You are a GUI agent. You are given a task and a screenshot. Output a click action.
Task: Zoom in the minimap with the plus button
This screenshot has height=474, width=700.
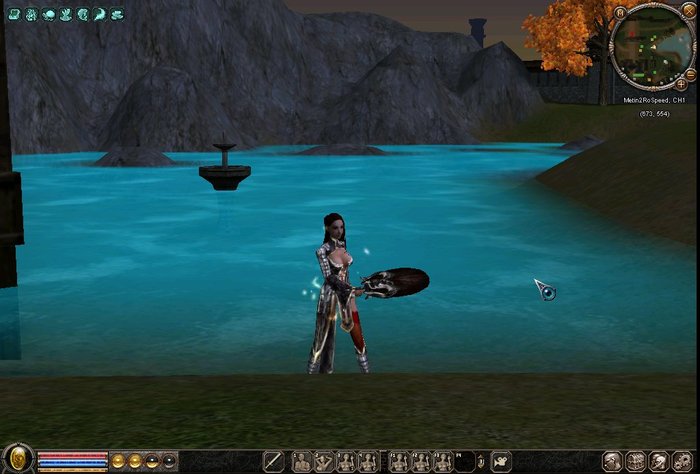click(x=680, y=85)
